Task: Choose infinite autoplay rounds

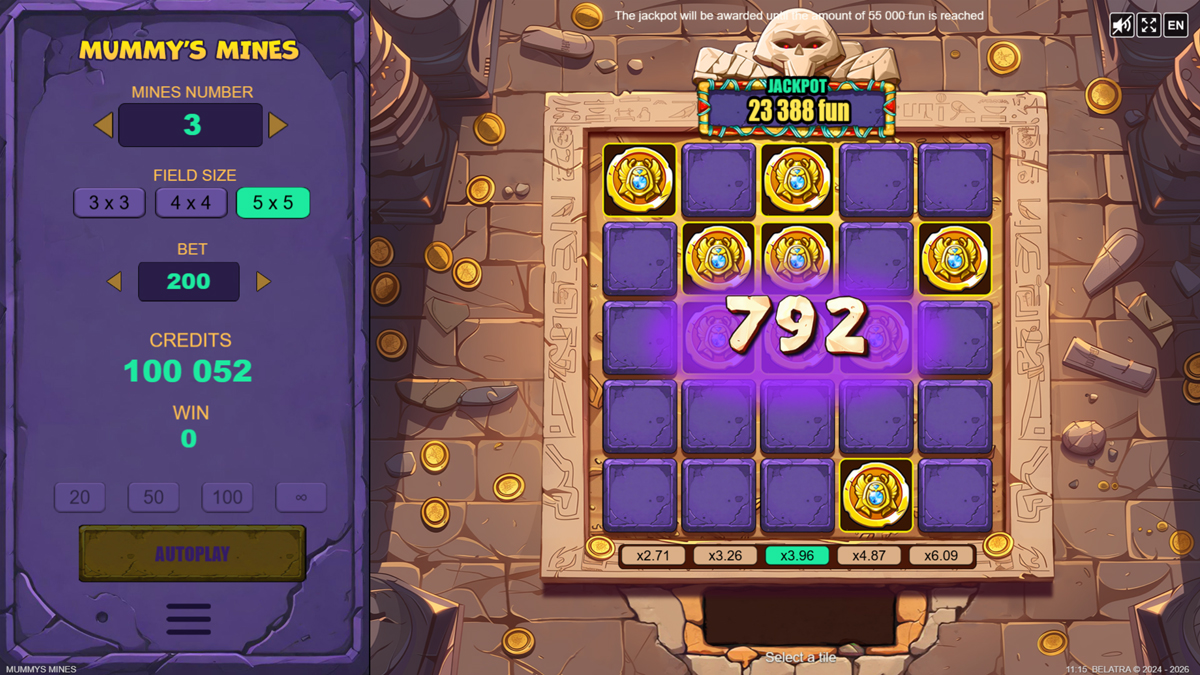Action: (x=301, y=497)
